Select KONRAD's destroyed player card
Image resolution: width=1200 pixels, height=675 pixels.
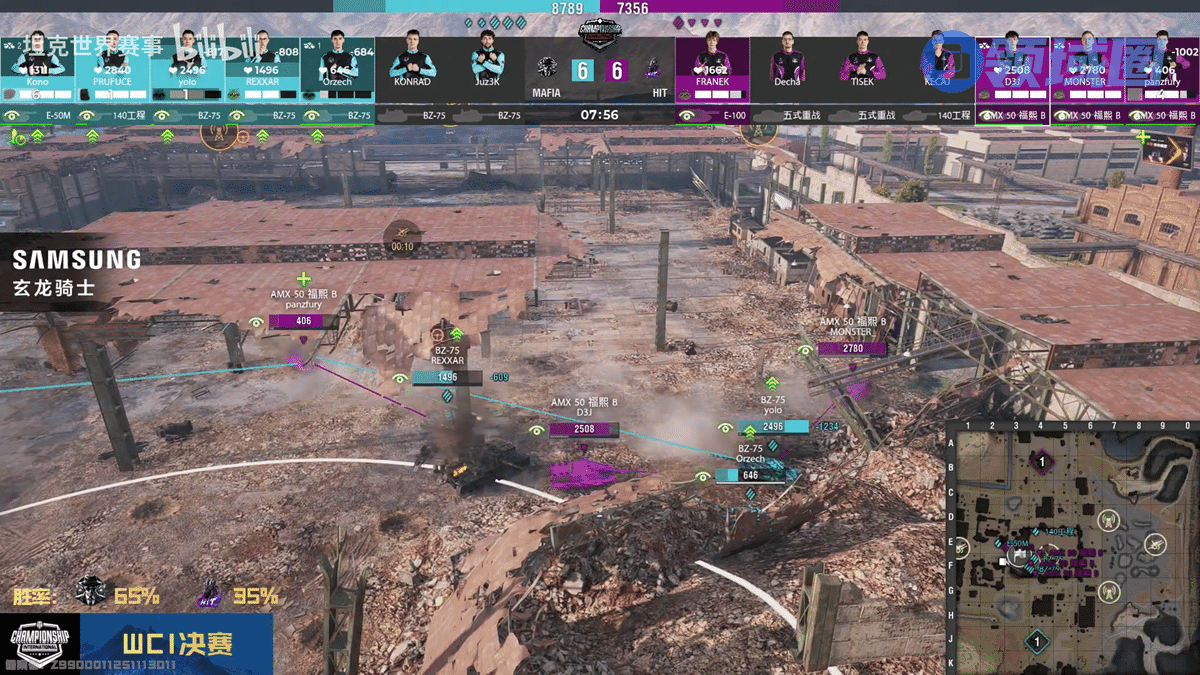412,68
